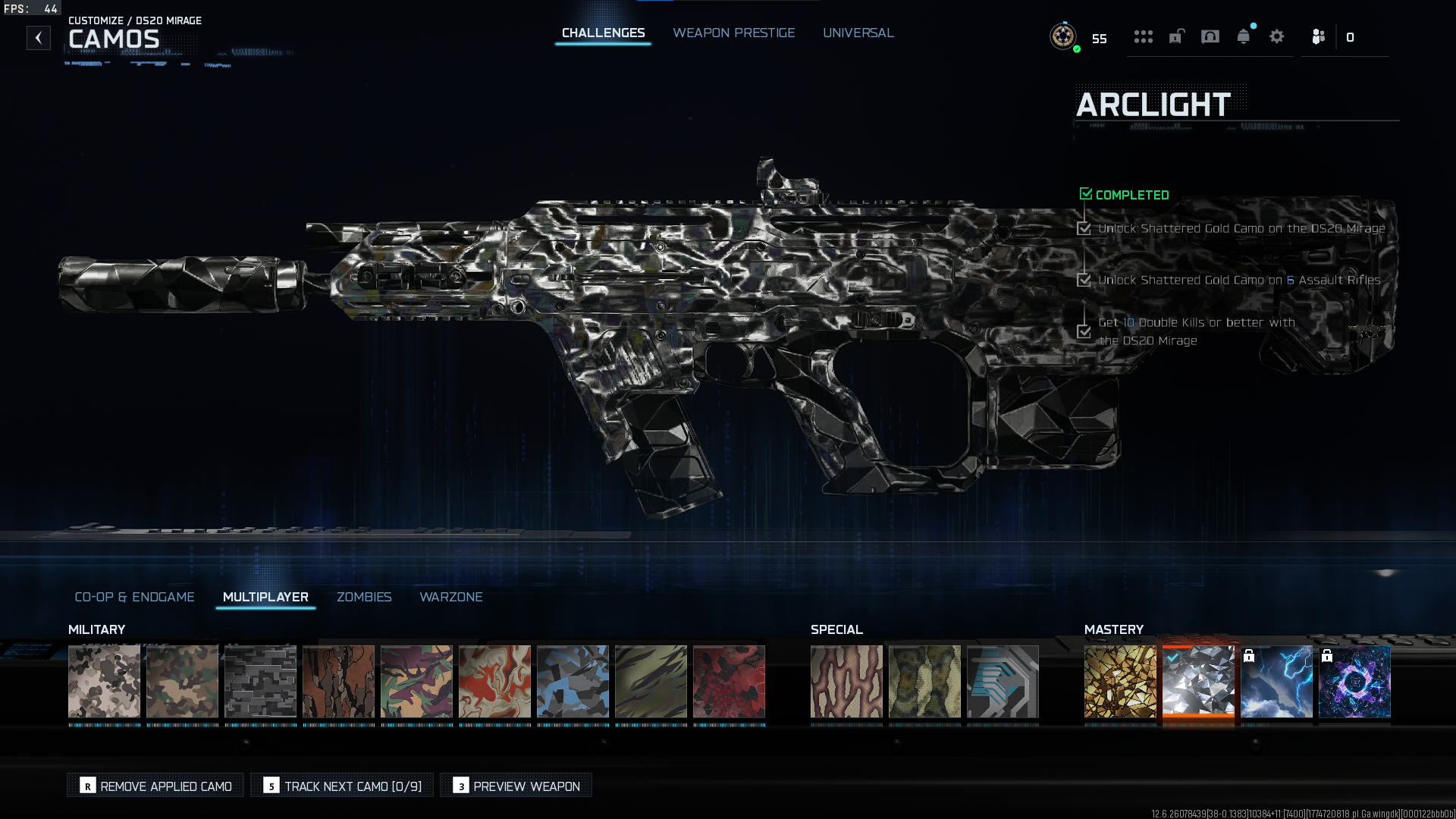The height and width of the screenshot is (819, 1456).
Task: Choose the locked purple vortex camo
Action: pyautogui.click(x=1354, y=681)
